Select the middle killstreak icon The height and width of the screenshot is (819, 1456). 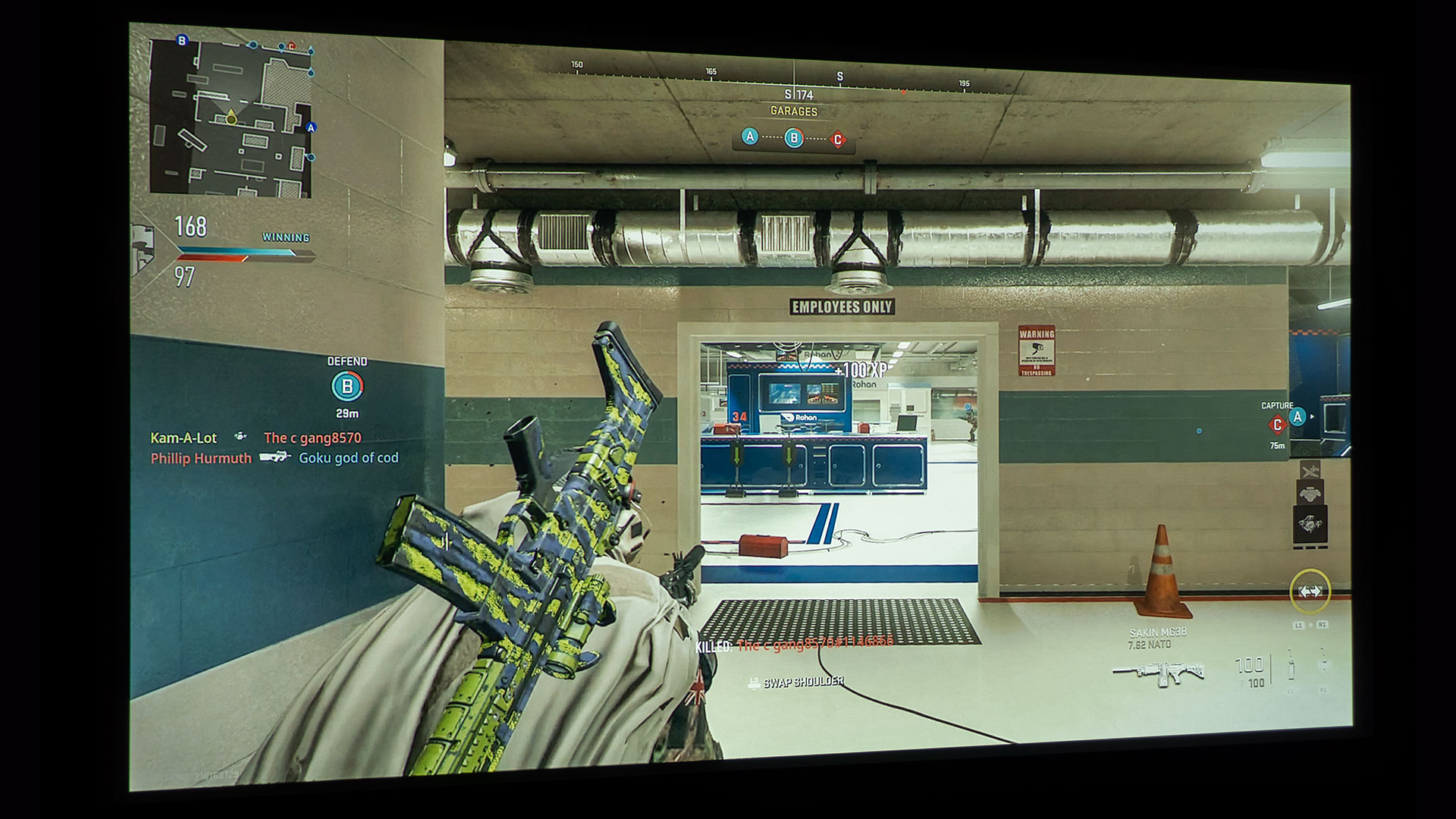click(1310, 494)
